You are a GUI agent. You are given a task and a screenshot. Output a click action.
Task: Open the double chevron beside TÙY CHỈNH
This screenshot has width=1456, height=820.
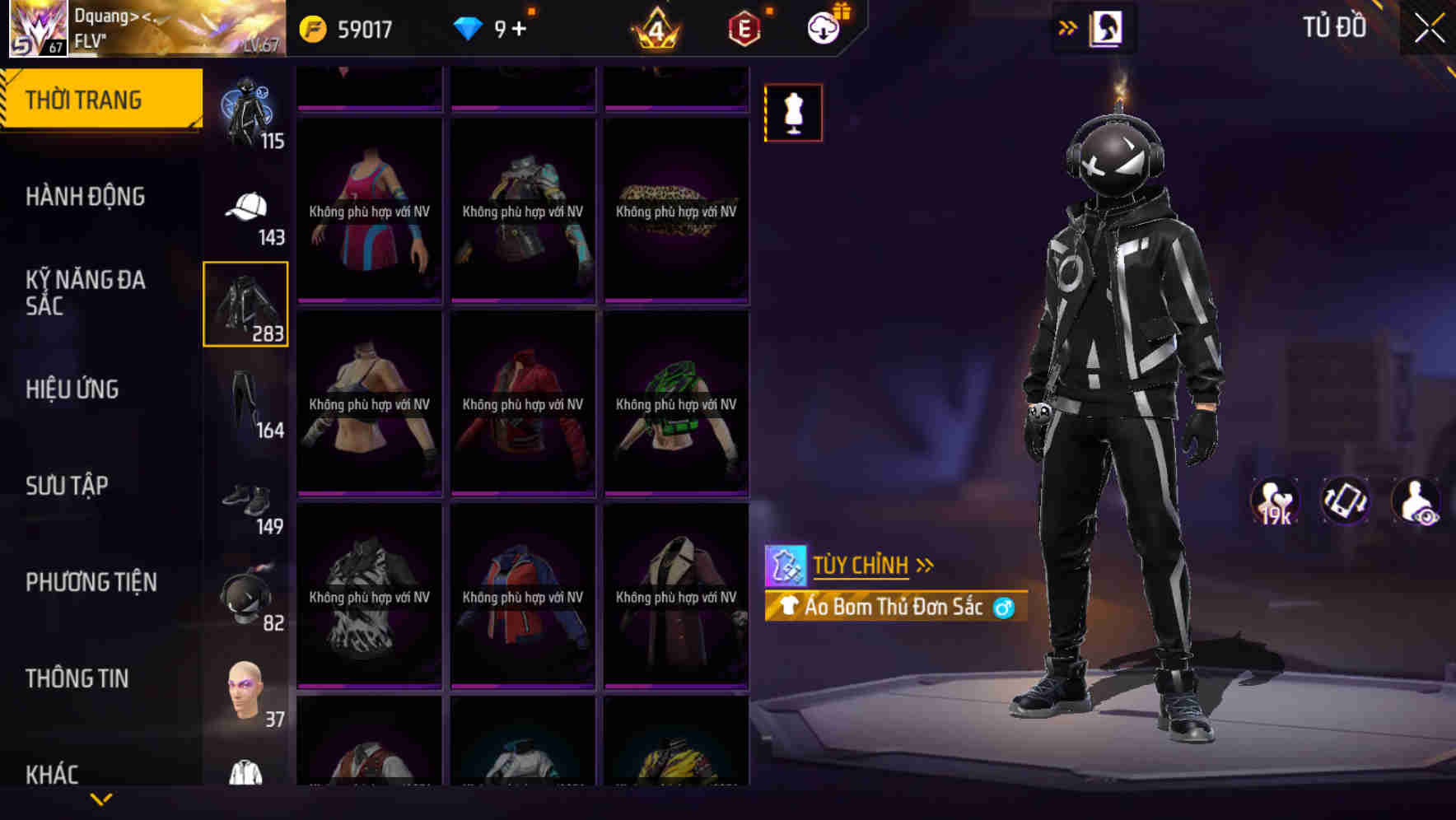point(926,564)
